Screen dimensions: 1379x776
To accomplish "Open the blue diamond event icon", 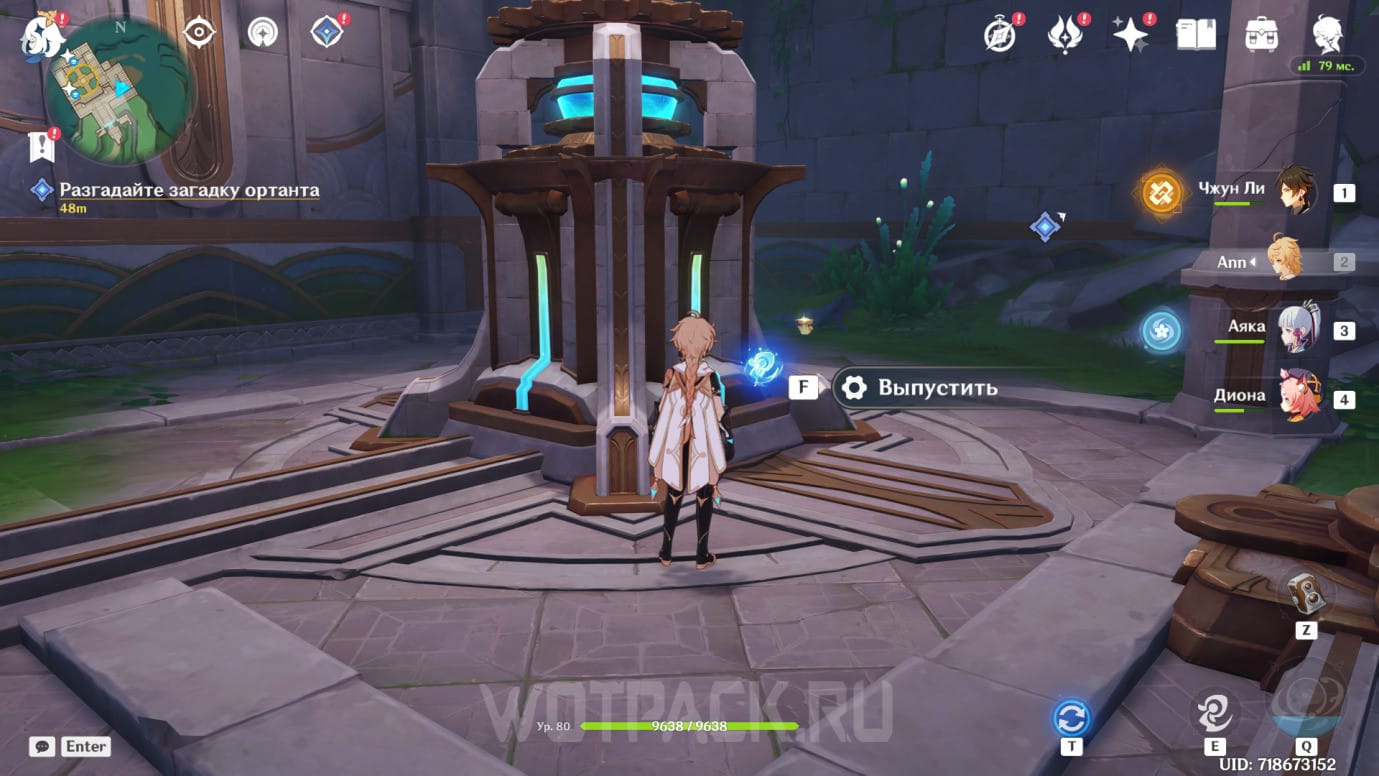I will tap(326, 33).
